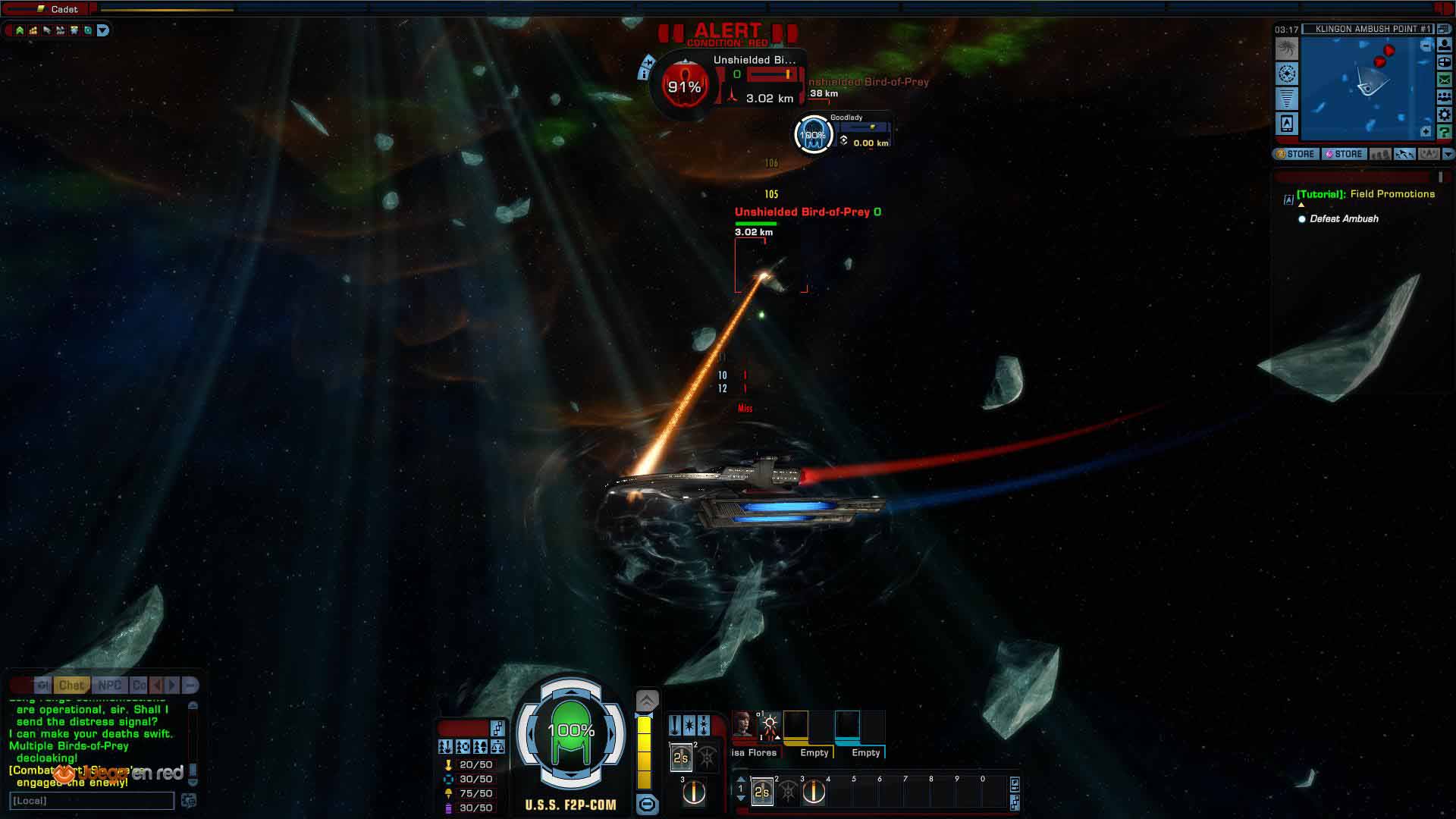Select the Chat tab in the chat window
Screen dimensions: 1456x819
(71, 685)
